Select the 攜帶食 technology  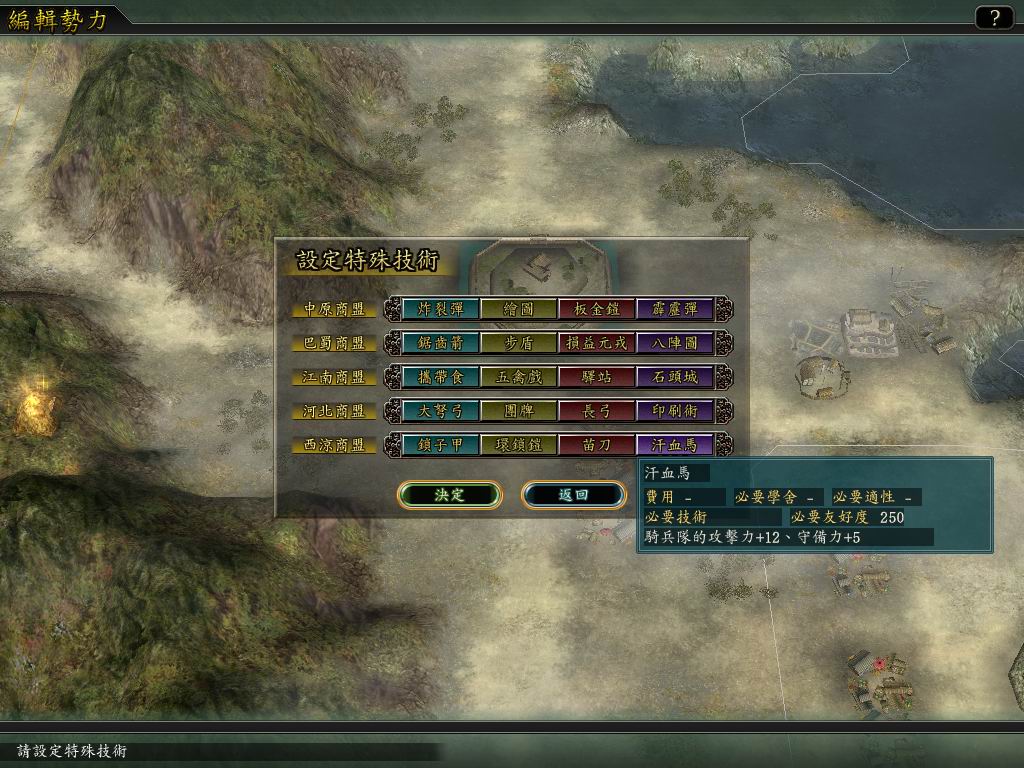(440, 377)
